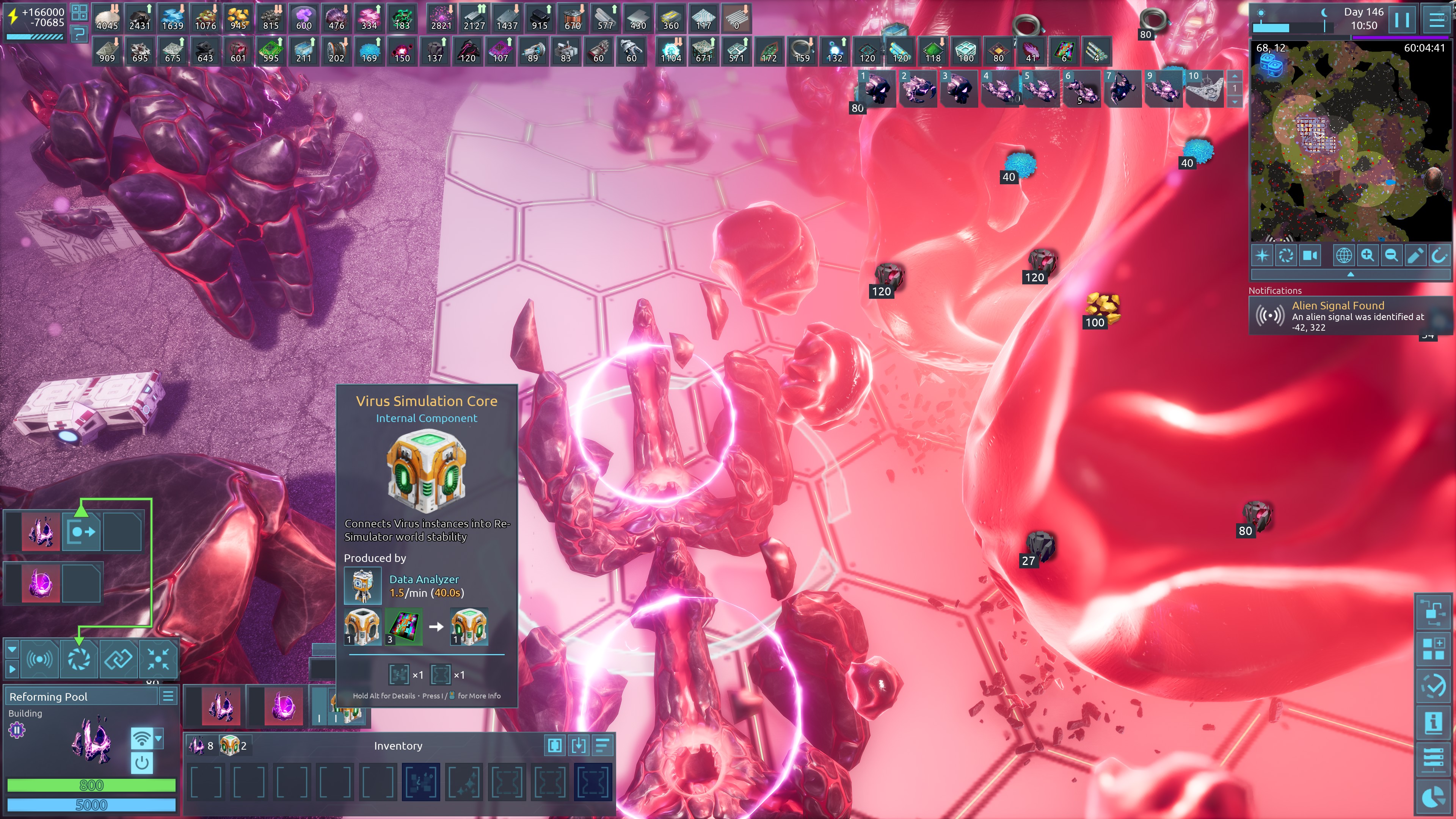This screenshot has height=819, width=1456.
Task: Click the wifi logistics network button
Action: (142, 738)
